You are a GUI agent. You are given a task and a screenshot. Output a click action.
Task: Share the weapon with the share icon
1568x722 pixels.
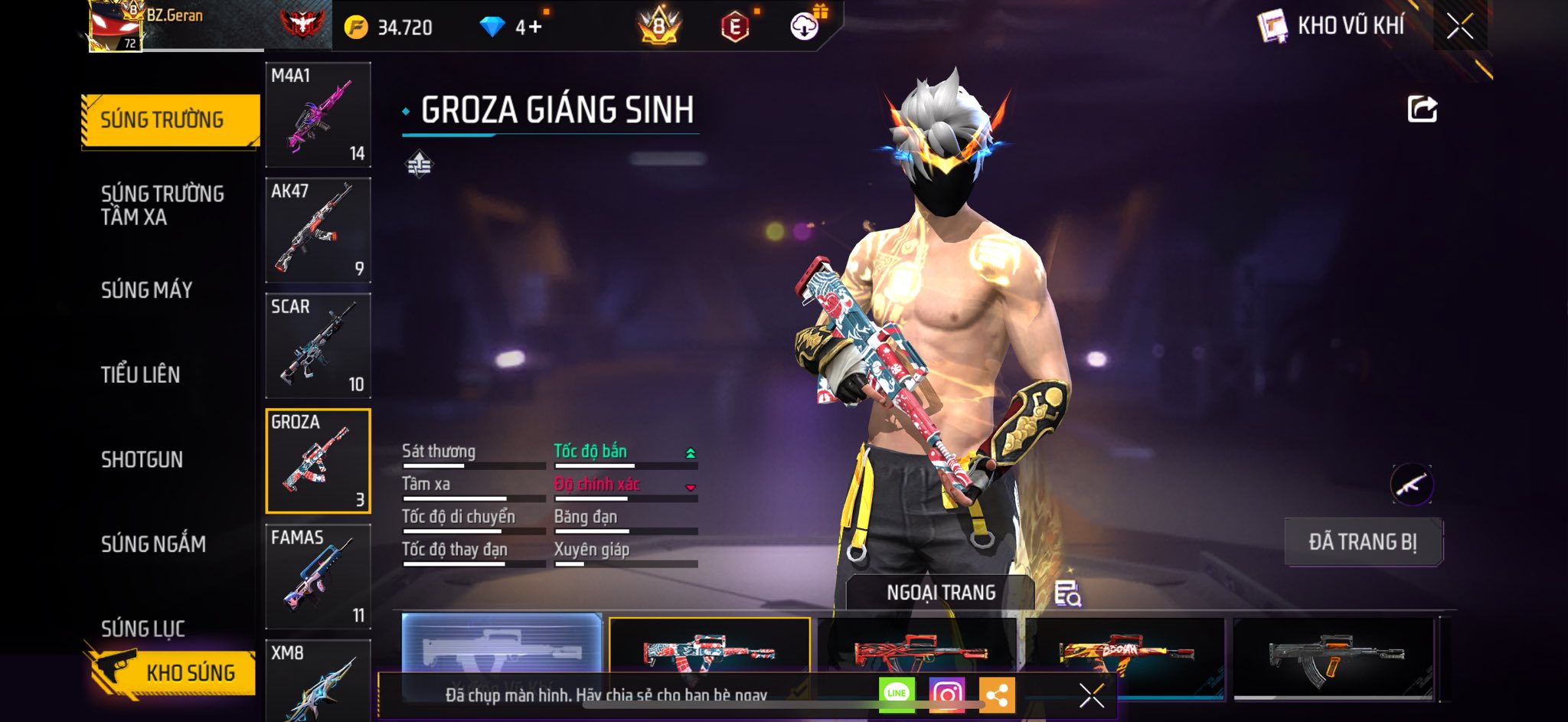[1422, 109]
